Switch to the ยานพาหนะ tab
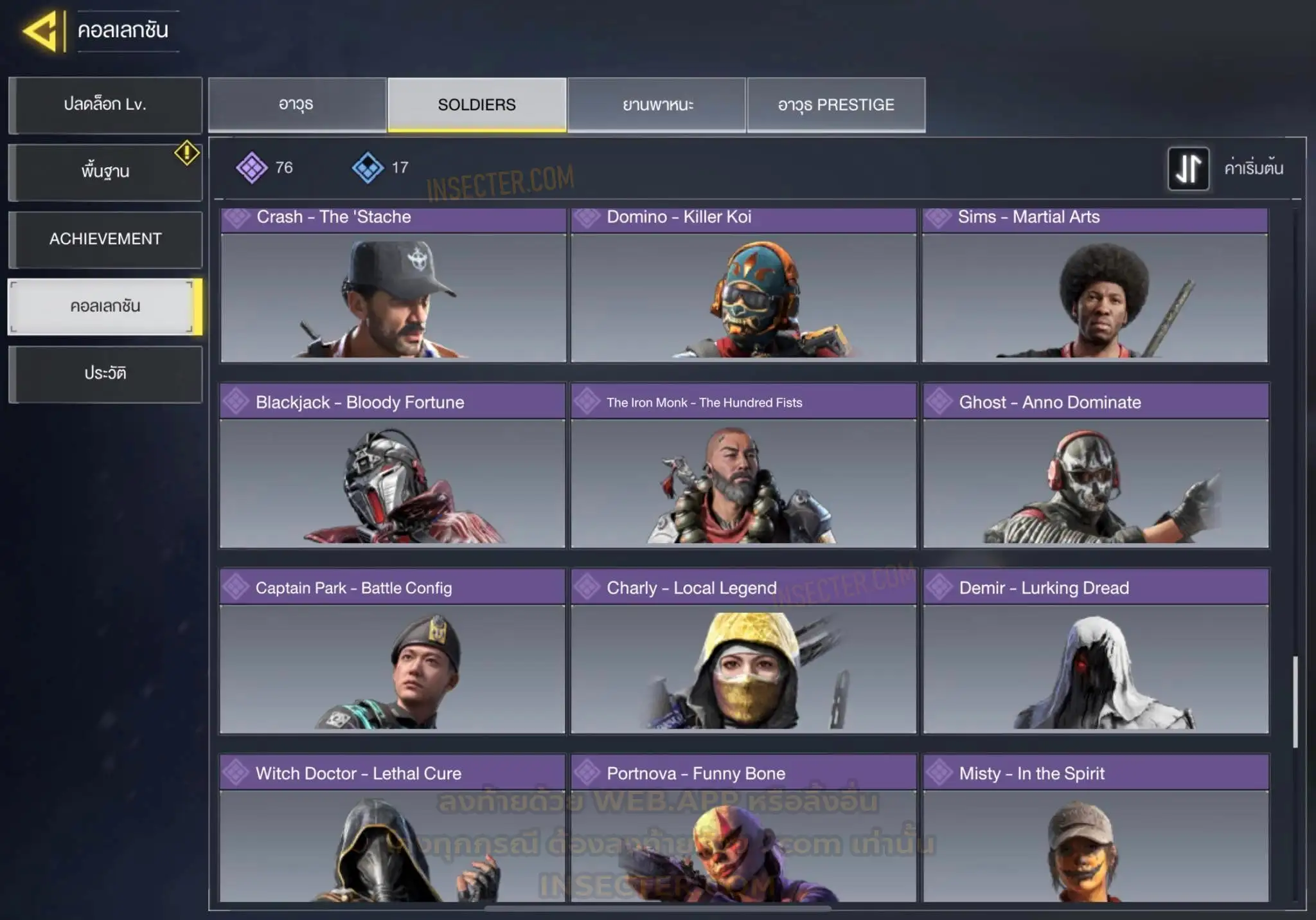The image size is (1316, 920). [657, 105]
